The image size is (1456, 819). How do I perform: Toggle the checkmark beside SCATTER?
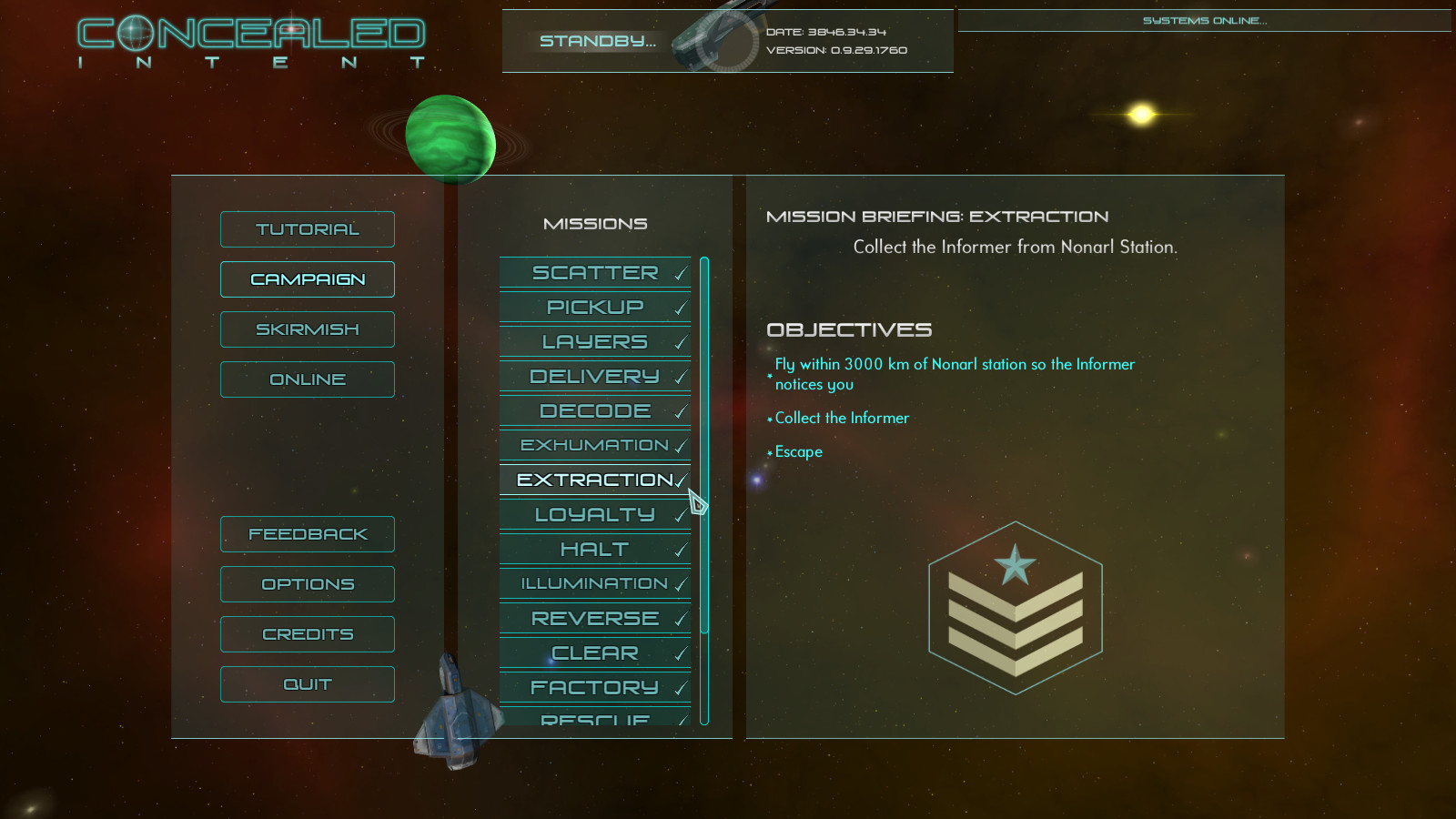click(x=680, y=273)
